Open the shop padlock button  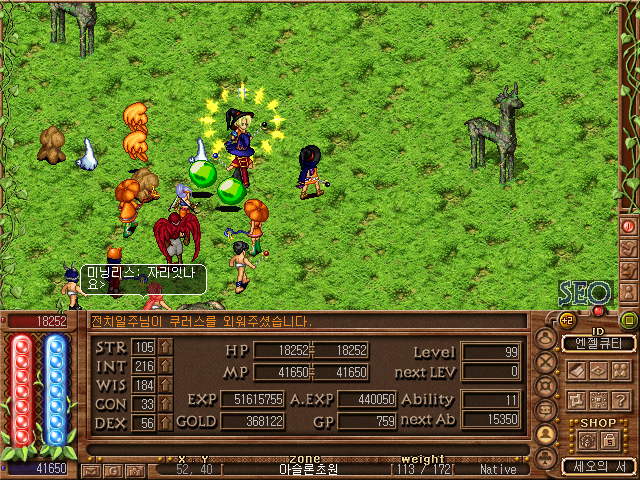[607, 440]
